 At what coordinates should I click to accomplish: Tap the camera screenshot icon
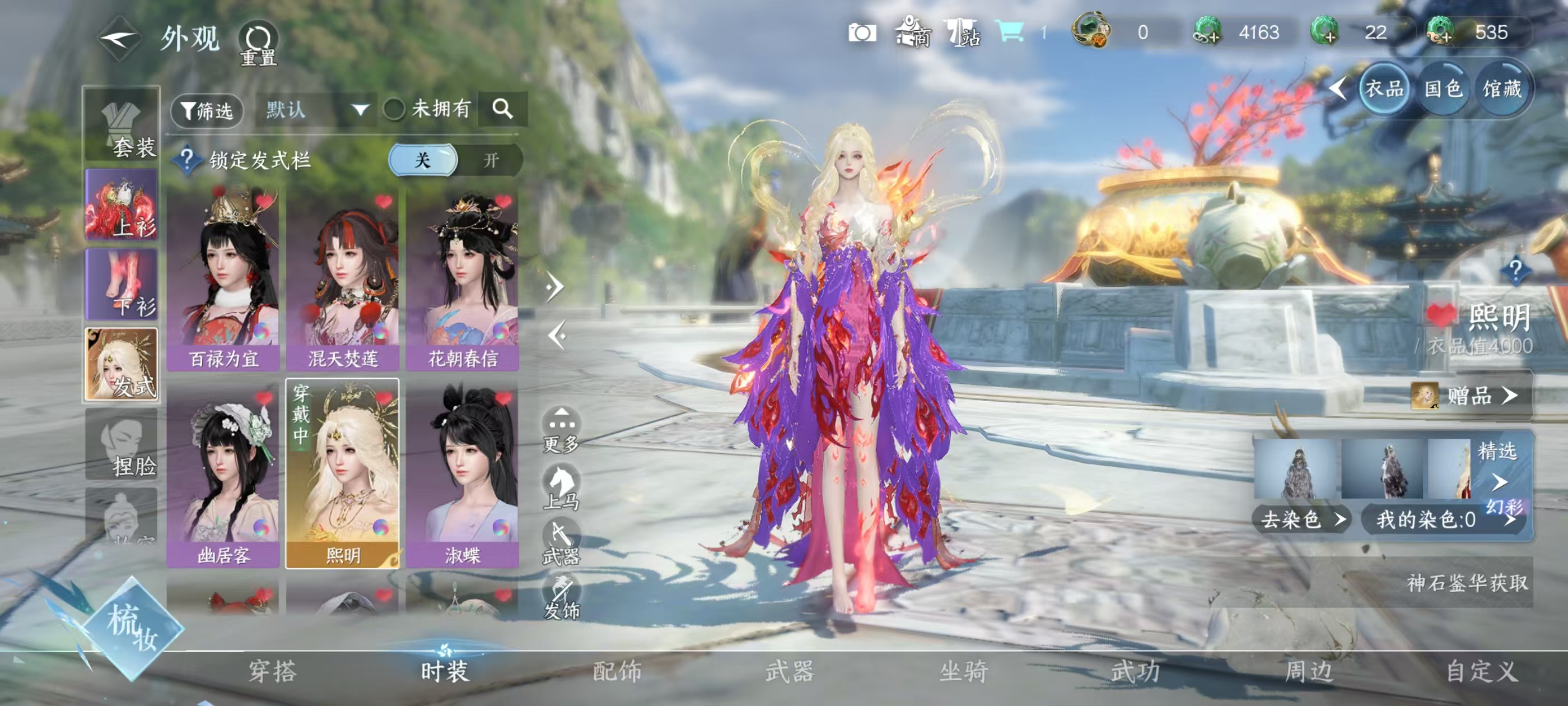coord(862,33)
